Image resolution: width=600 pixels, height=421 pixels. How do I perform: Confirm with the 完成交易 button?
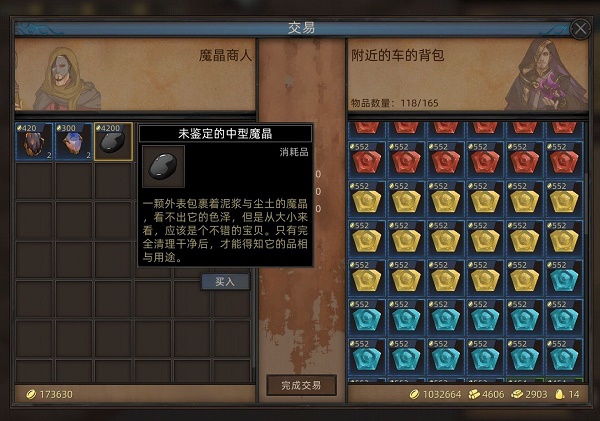point(301,384)
